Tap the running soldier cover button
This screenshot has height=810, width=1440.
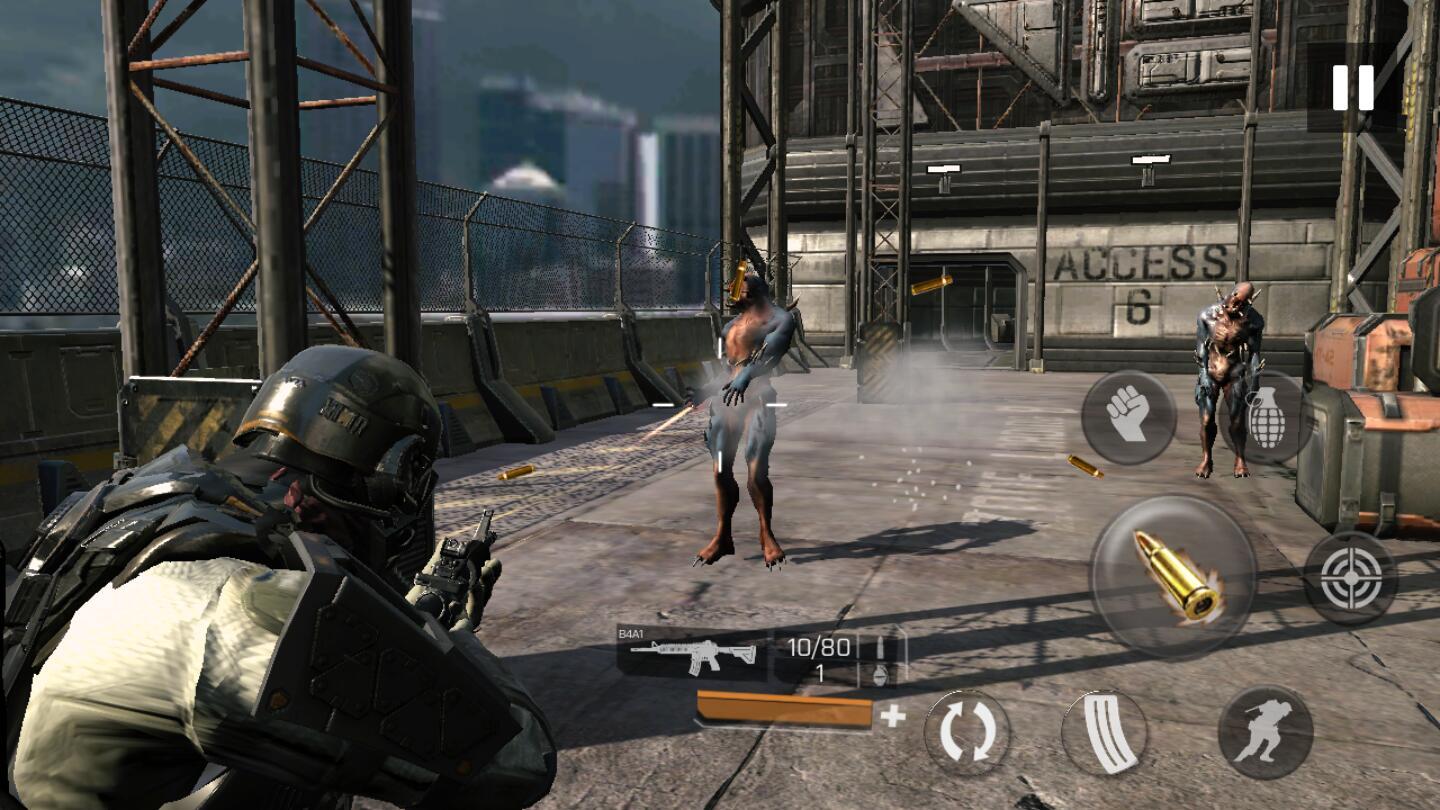1265,733
